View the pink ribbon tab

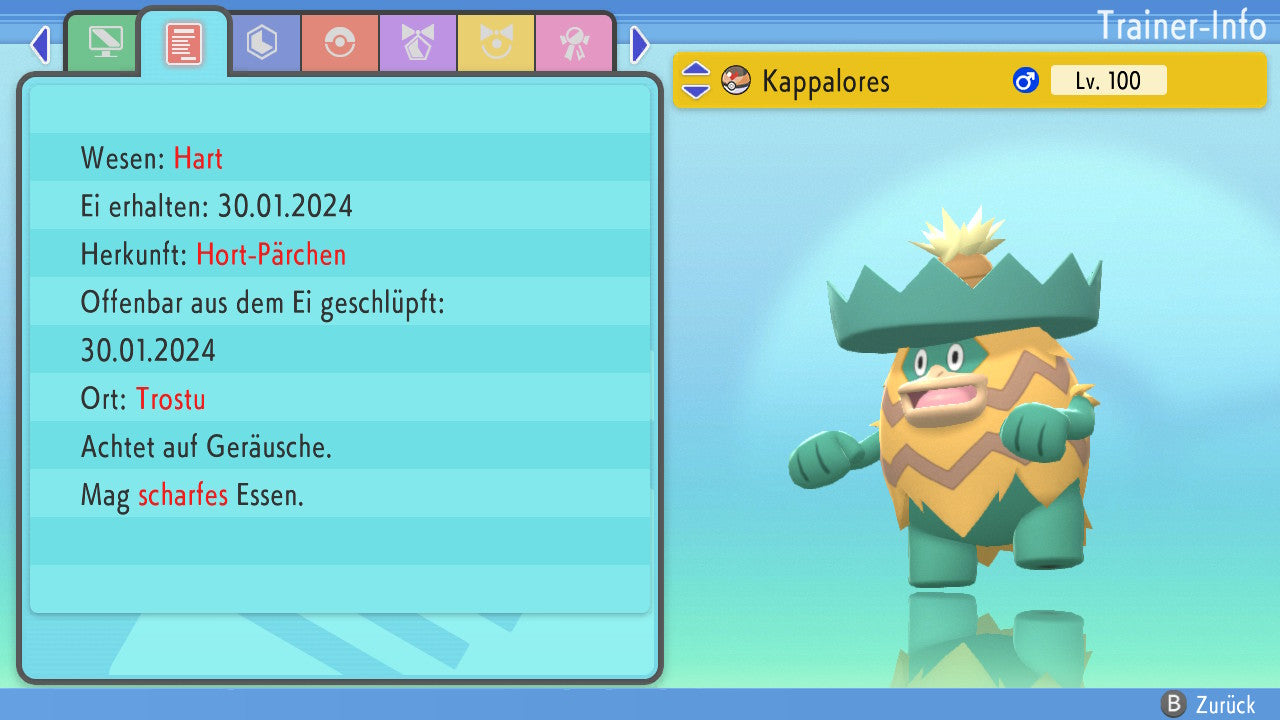[x=574, y=43]
